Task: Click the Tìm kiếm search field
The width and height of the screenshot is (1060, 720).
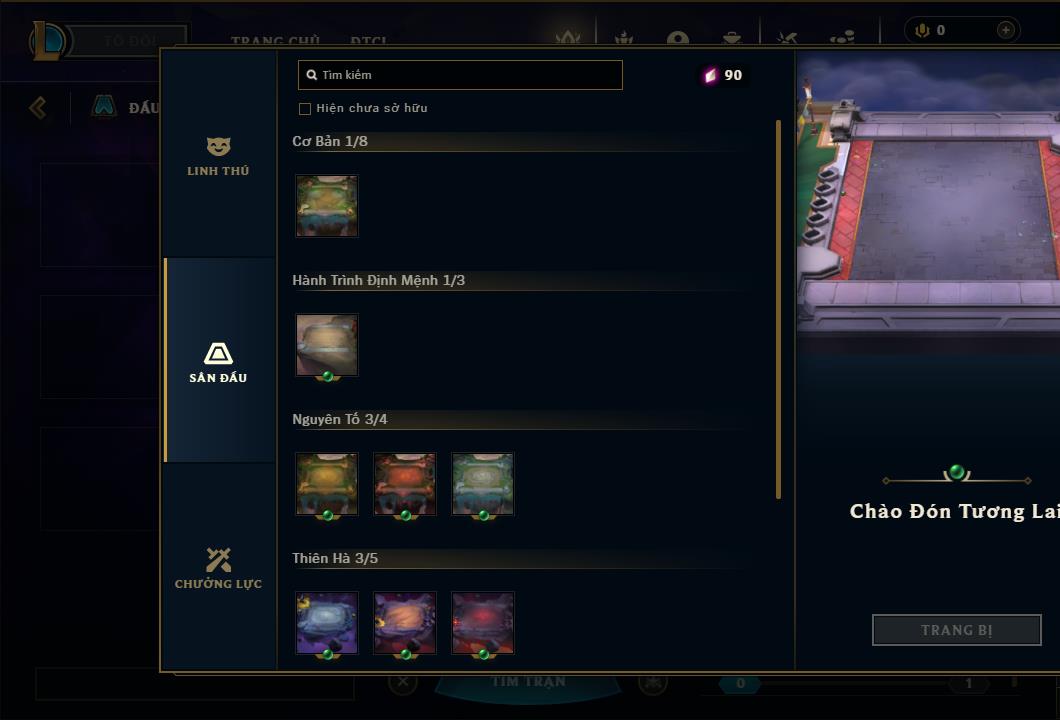Action: tap(460, 75)
